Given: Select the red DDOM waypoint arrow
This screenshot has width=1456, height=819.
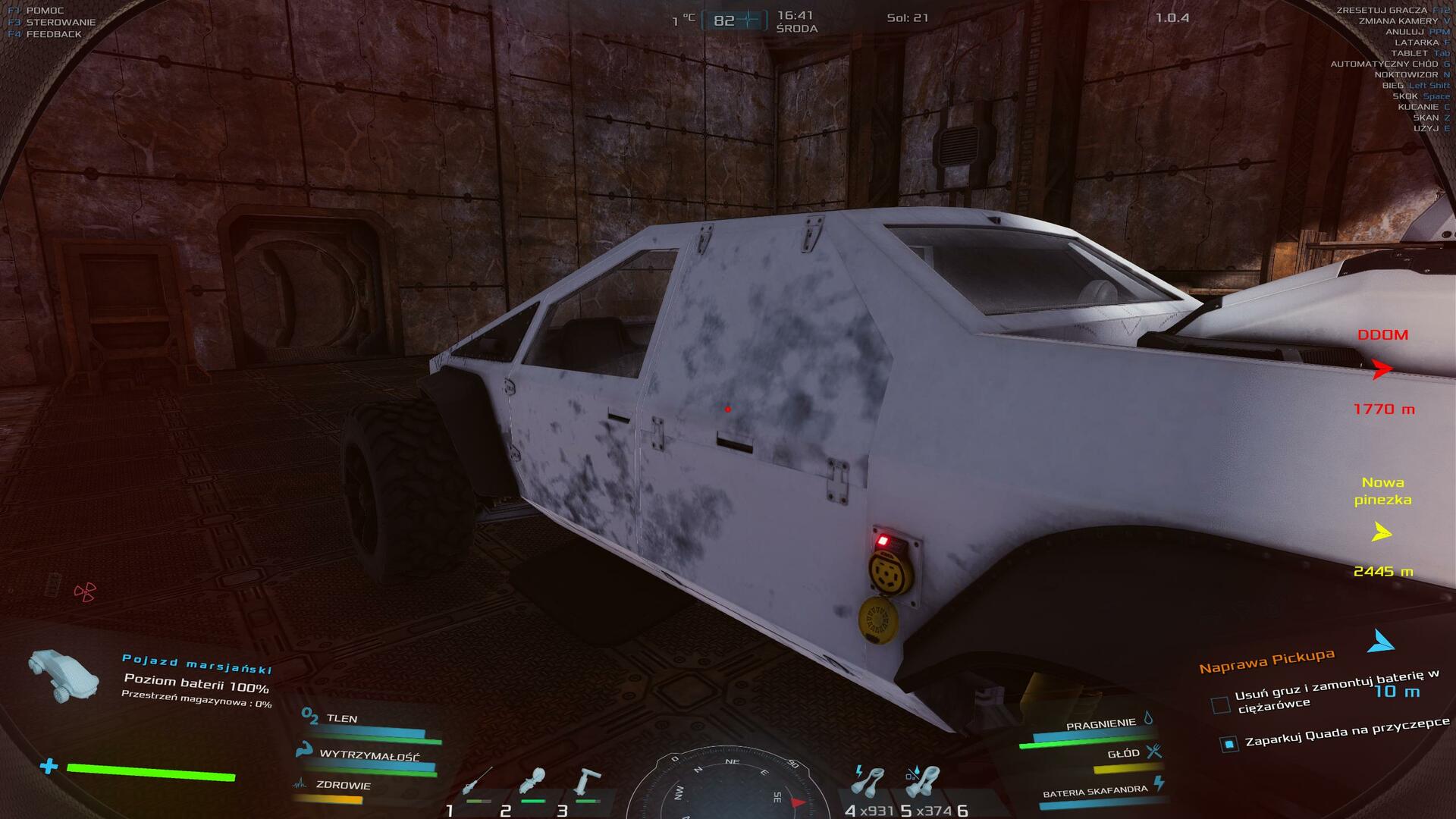Looking at the screenshot, I should tap(1382, 369).
